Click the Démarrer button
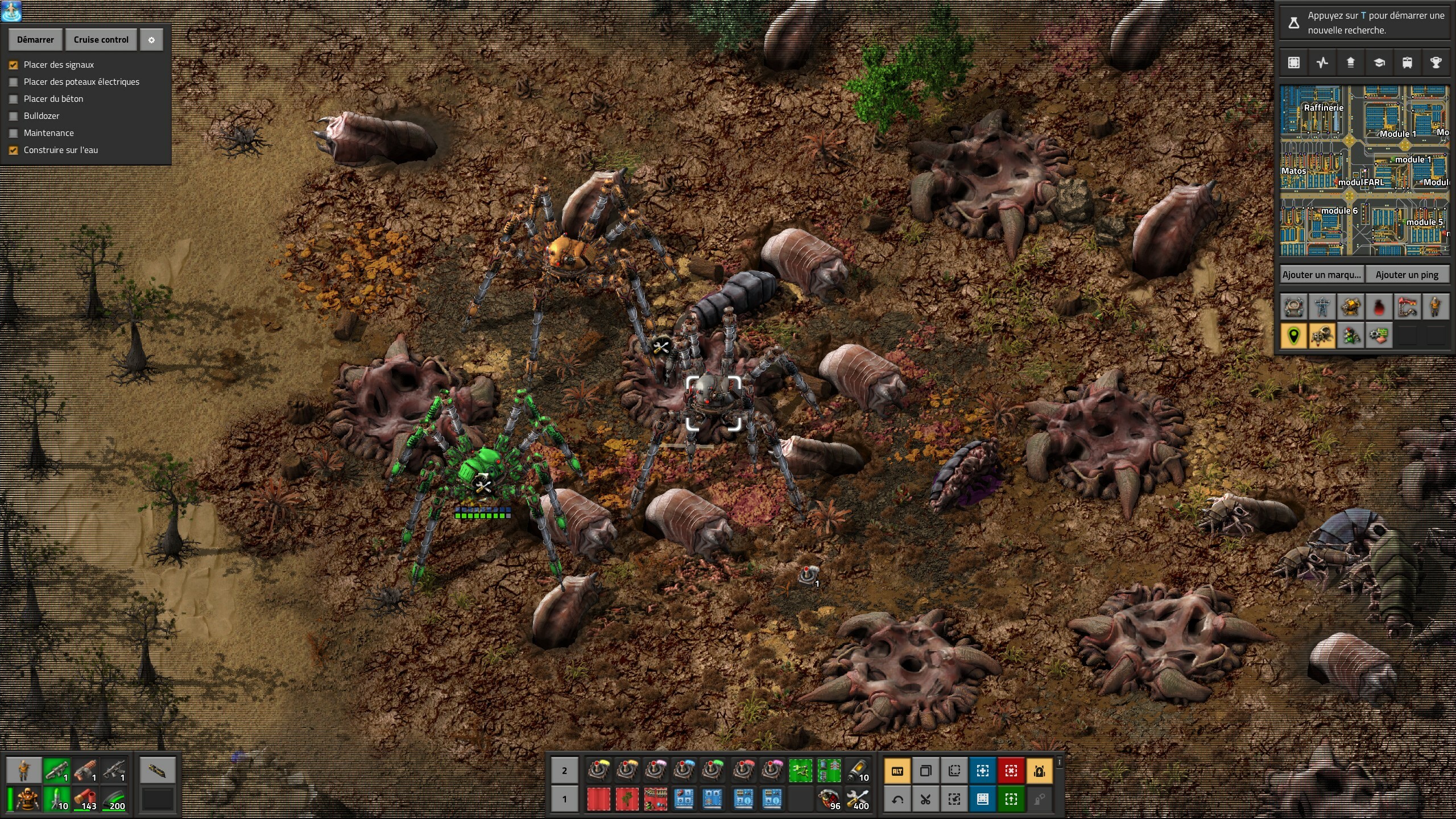This screenshot has width=1456, height=819. click(35, 40)
